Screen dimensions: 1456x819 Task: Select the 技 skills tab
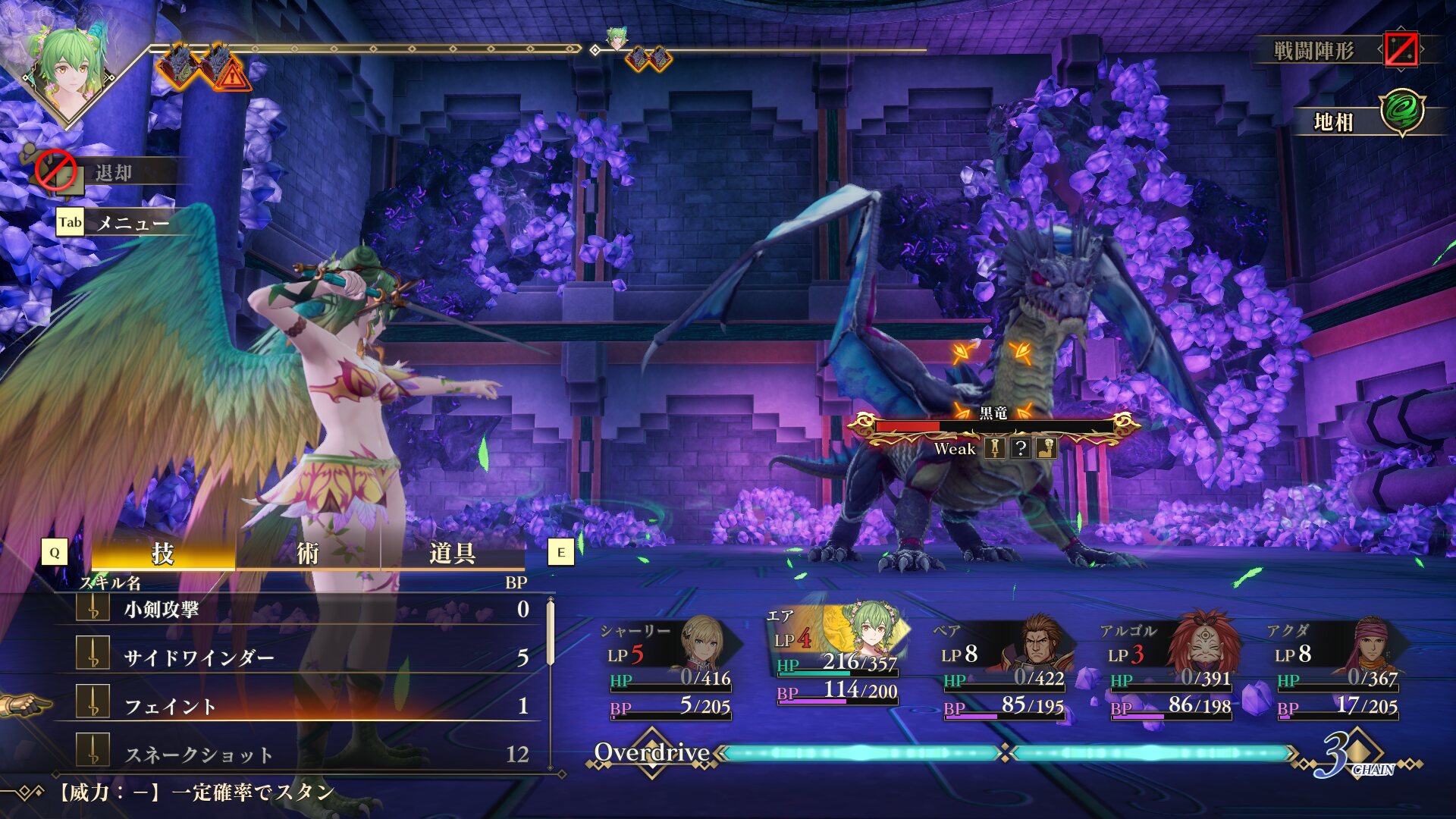[162, 554]
